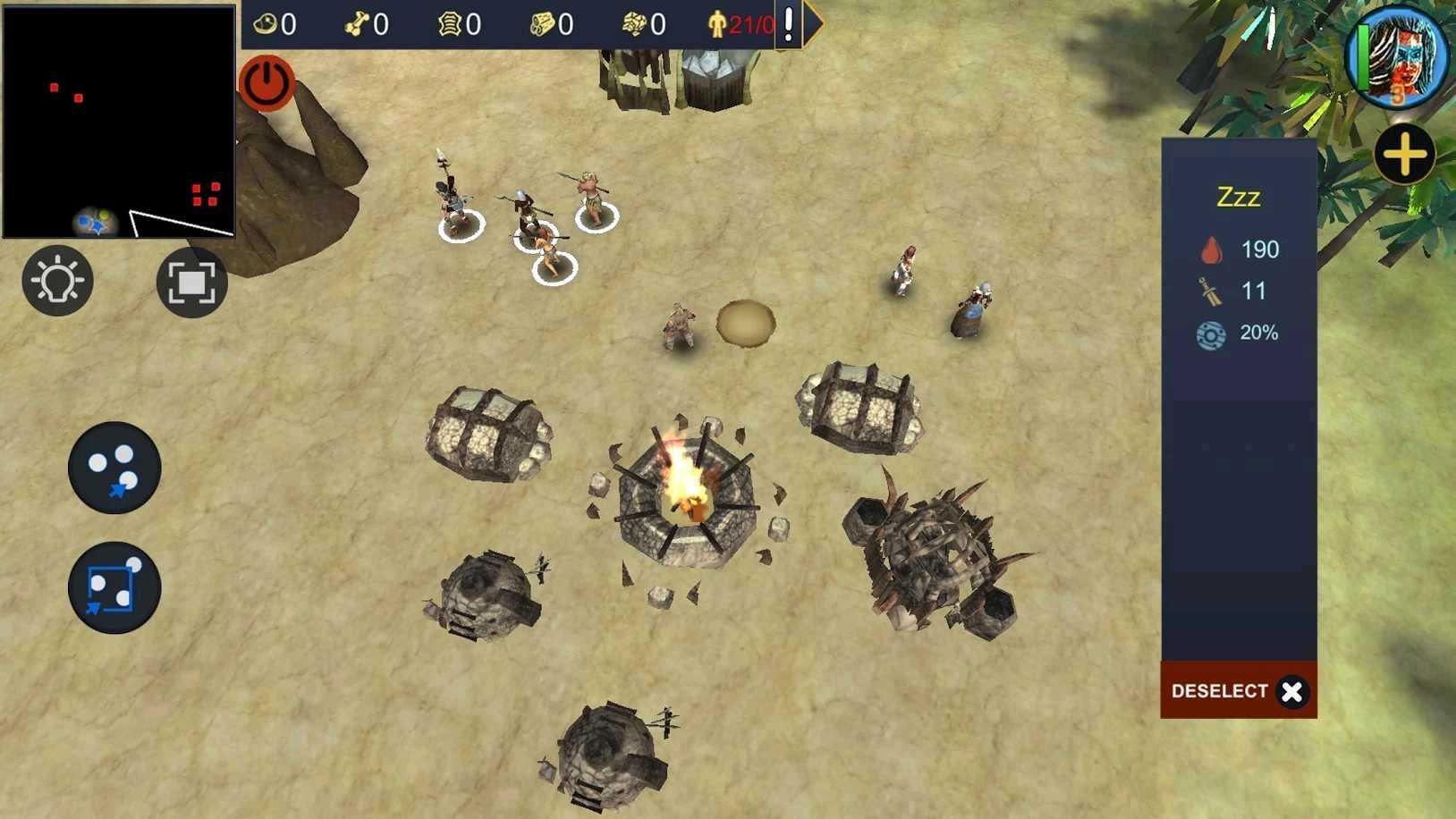Click the Zzz unit status label
This screenshot has width=1456, height=819.
(1239, 198)
